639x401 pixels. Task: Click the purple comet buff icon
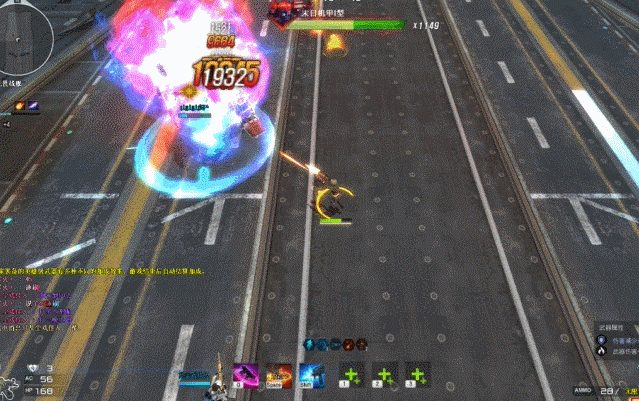pos(35,104)
